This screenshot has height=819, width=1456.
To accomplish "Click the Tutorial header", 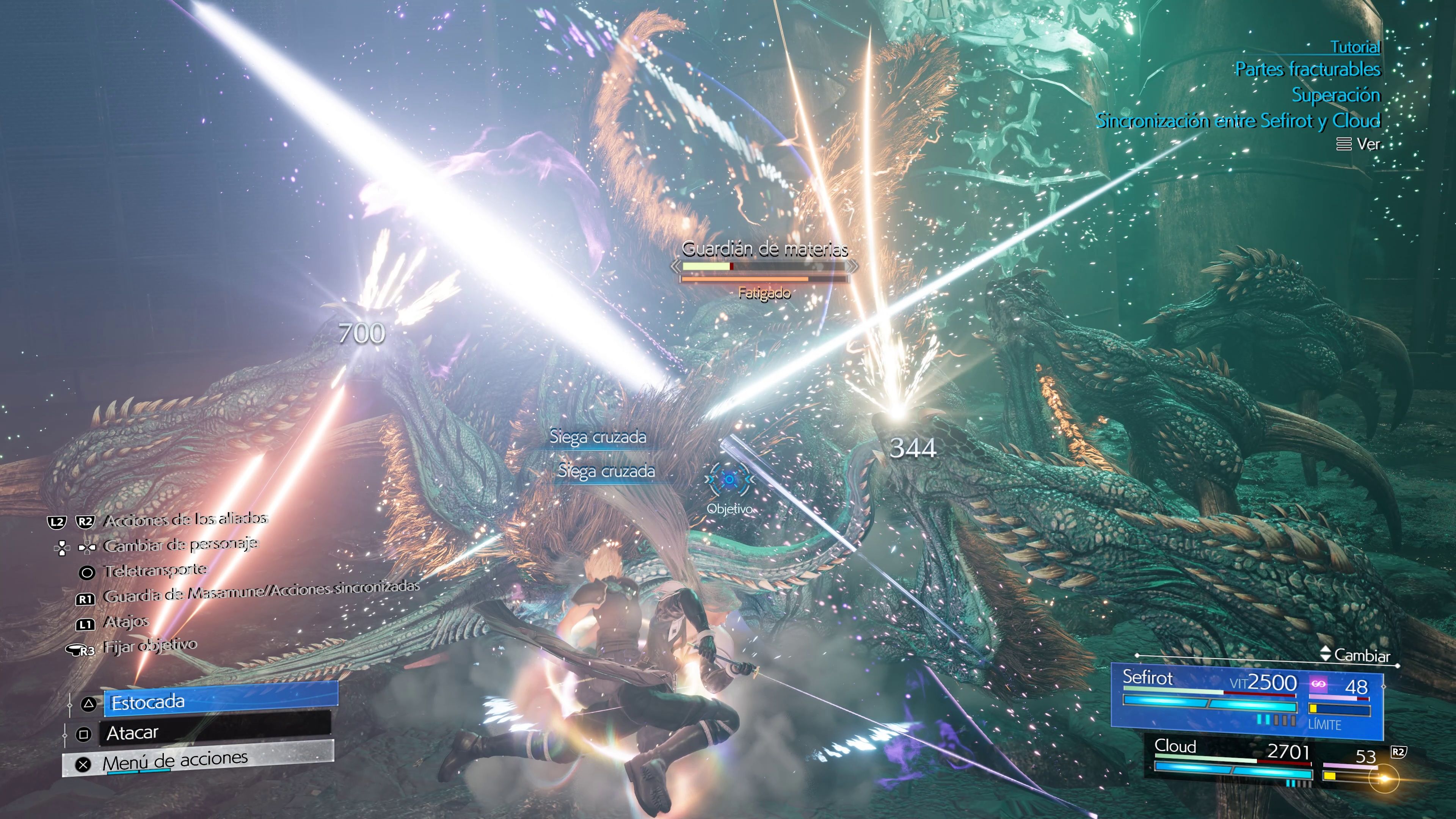I will (x=1355, y=46).
